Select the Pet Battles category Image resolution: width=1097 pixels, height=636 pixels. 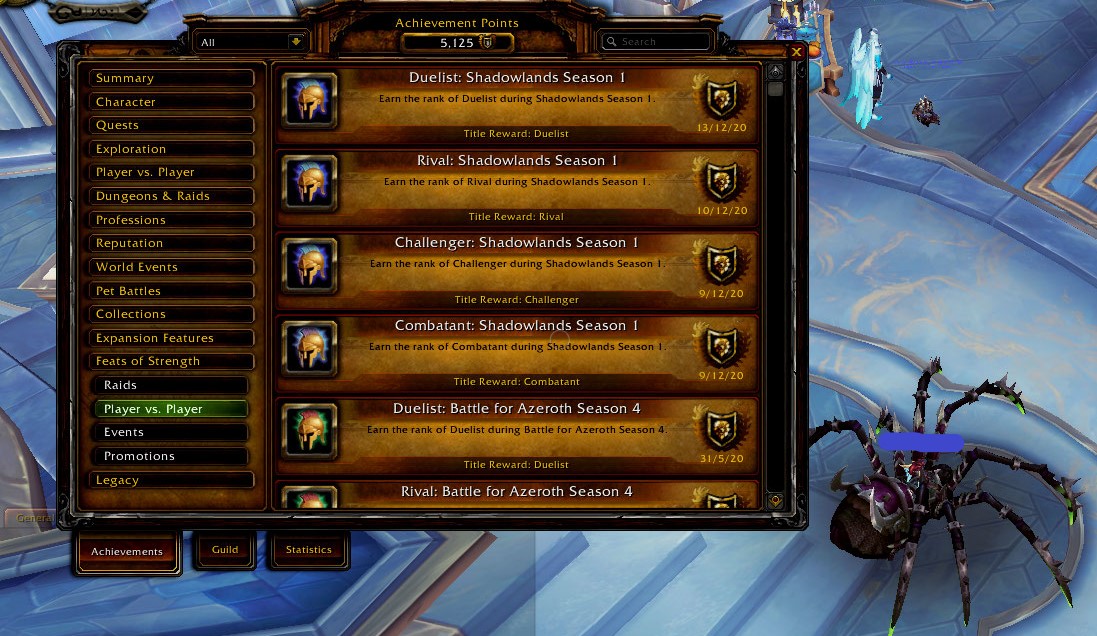pos(170,291)
